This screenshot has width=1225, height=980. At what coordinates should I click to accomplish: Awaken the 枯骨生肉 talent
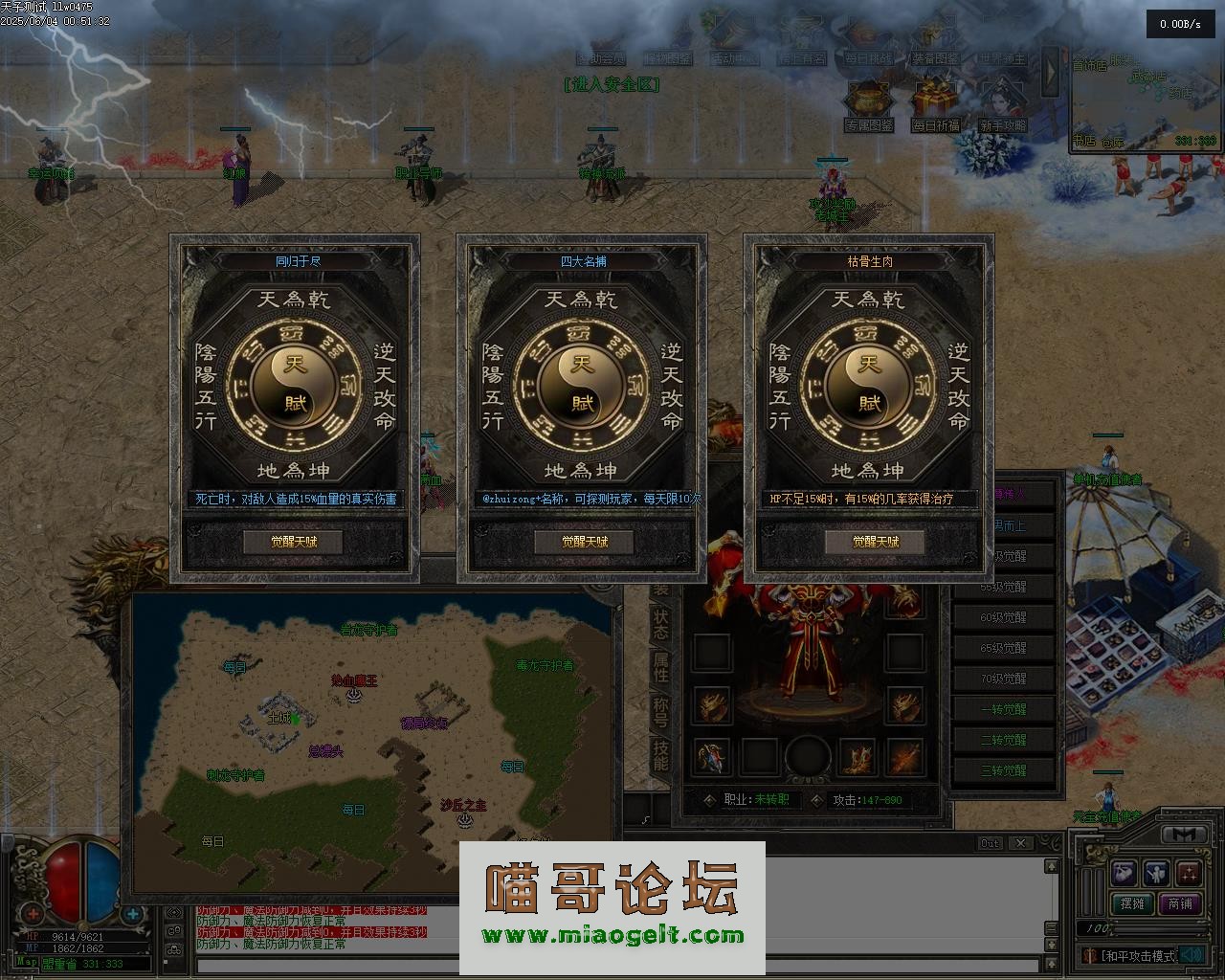875,542
